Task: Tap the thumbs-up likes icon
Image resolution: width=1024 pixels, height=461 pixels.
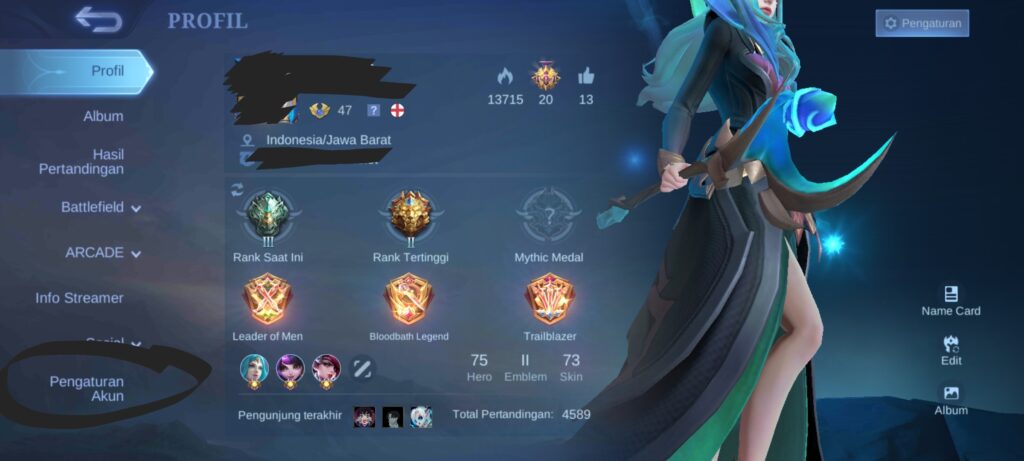Action: click(x=586, y=76)
